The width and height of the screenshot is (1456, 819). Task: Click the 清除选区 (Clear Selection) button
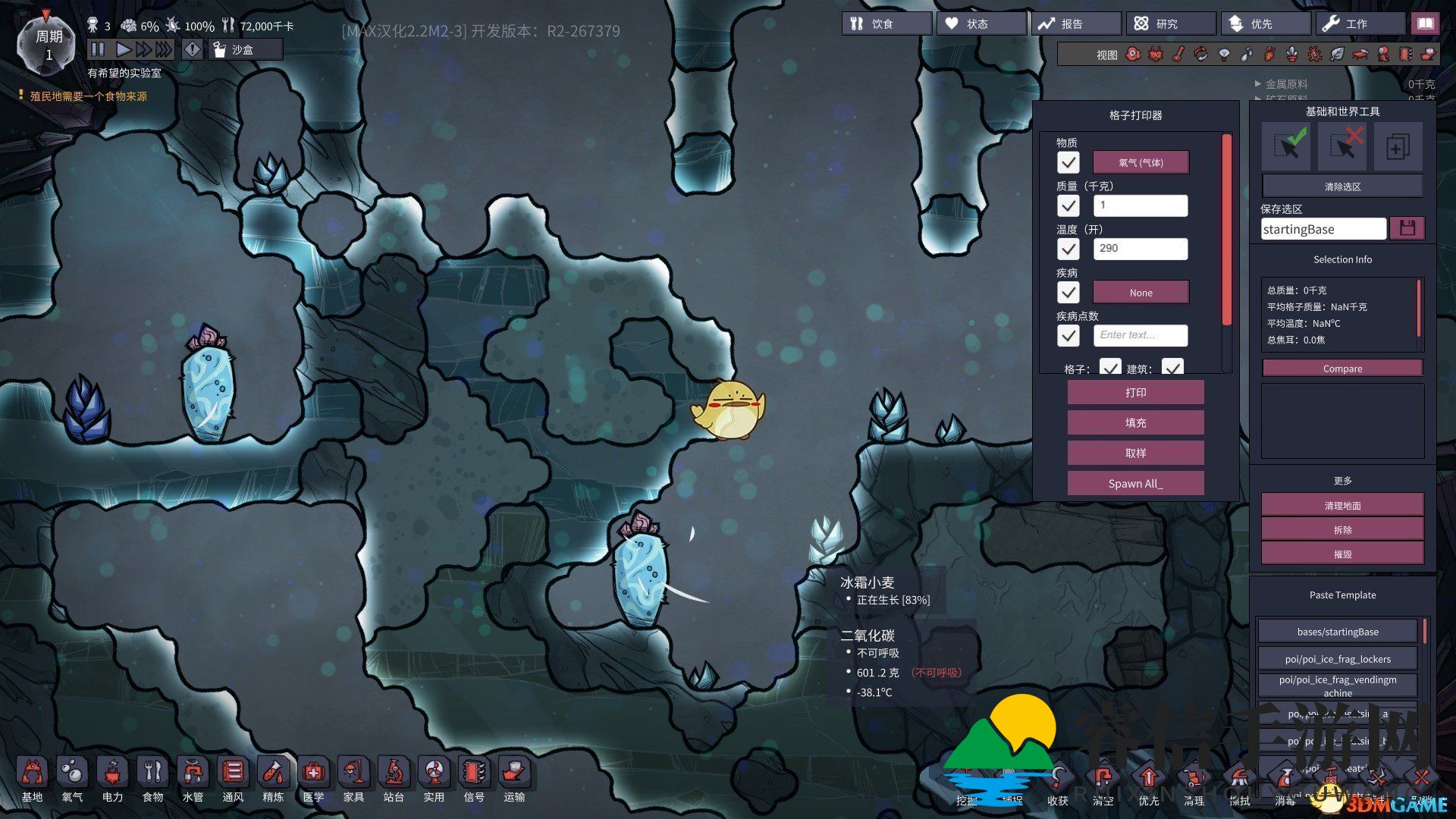1341,187
